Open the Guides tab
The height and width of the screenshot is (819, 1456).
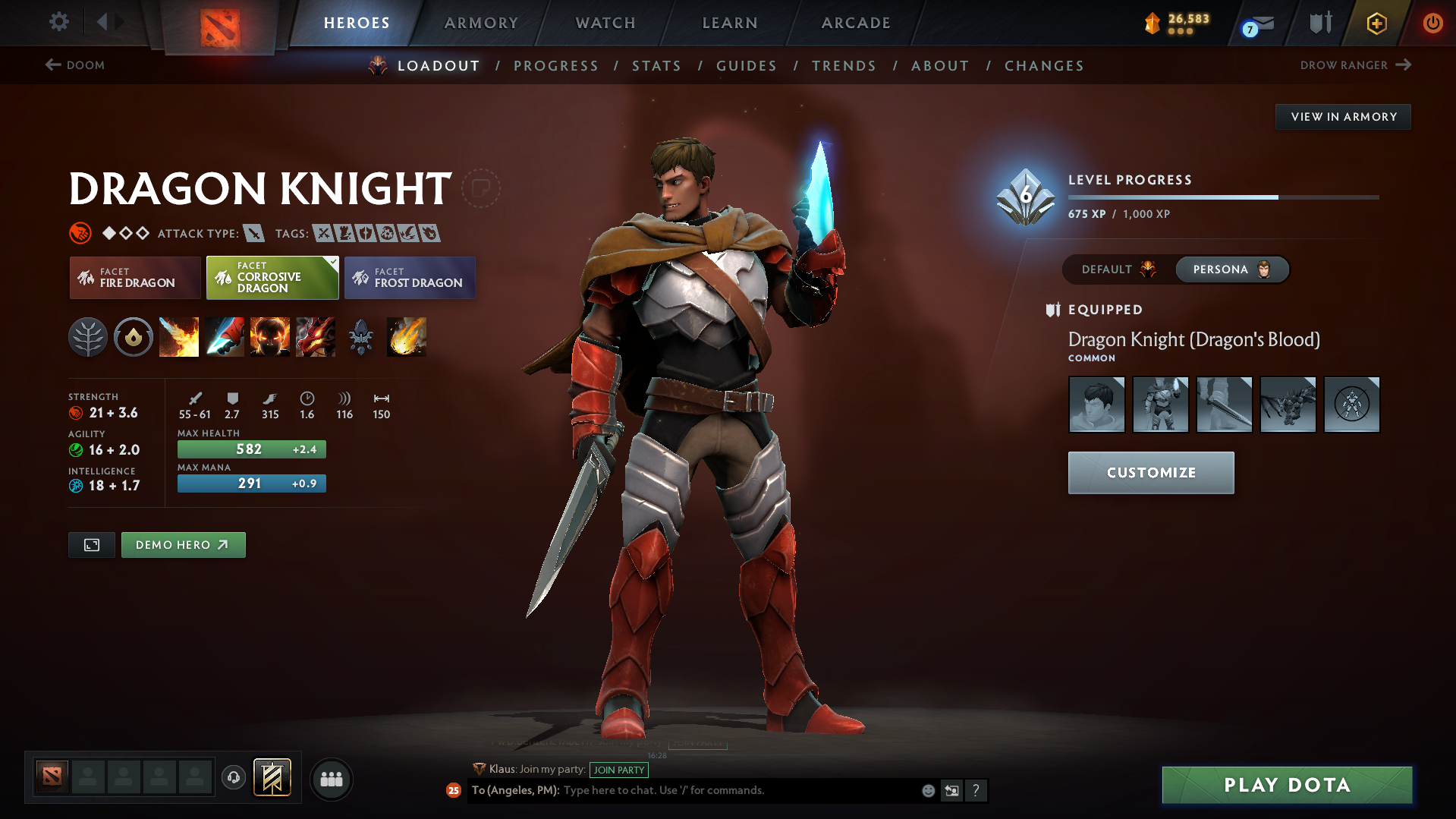[747, 66]
